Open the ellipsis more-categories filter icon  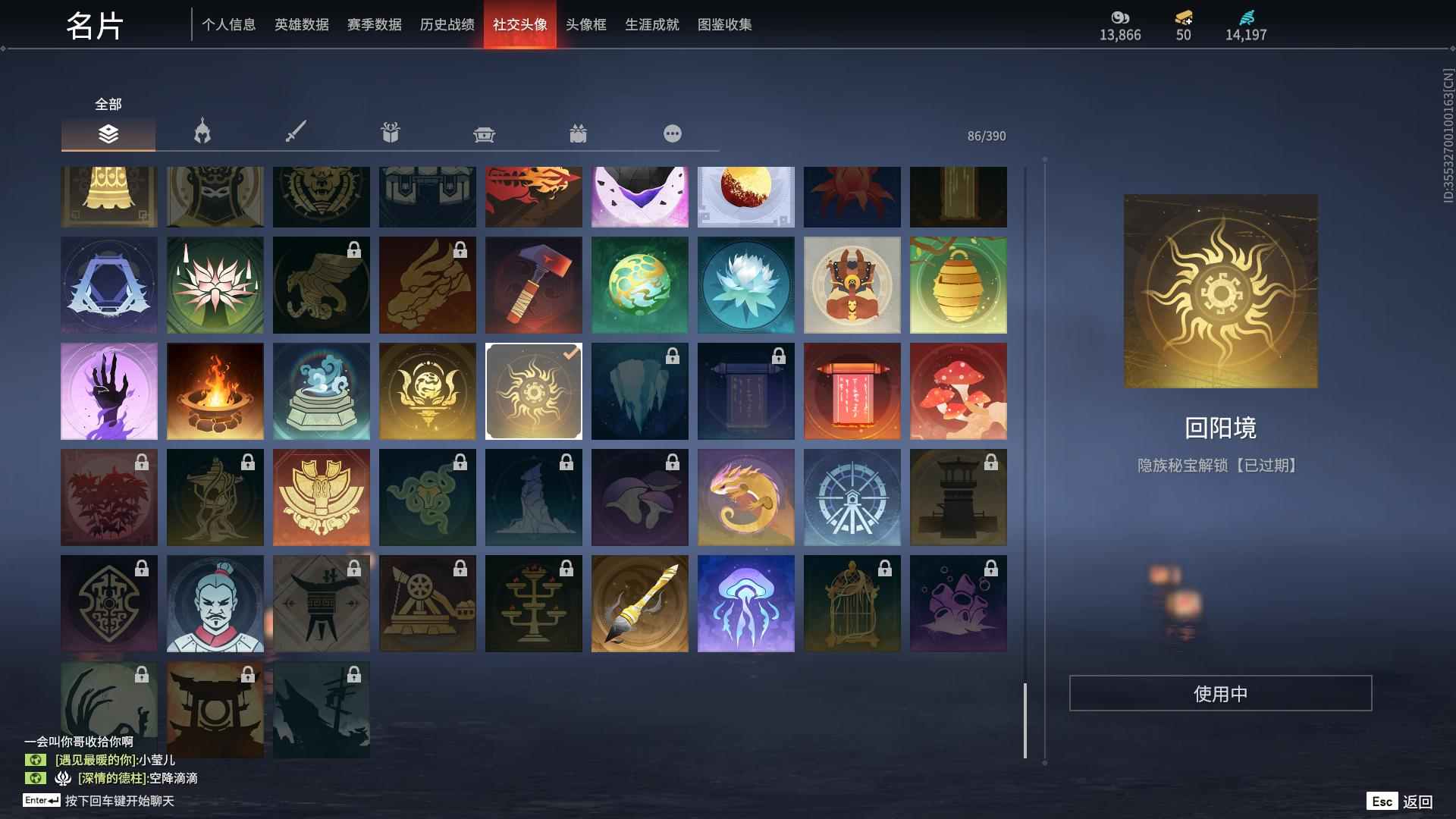point(672,133)
